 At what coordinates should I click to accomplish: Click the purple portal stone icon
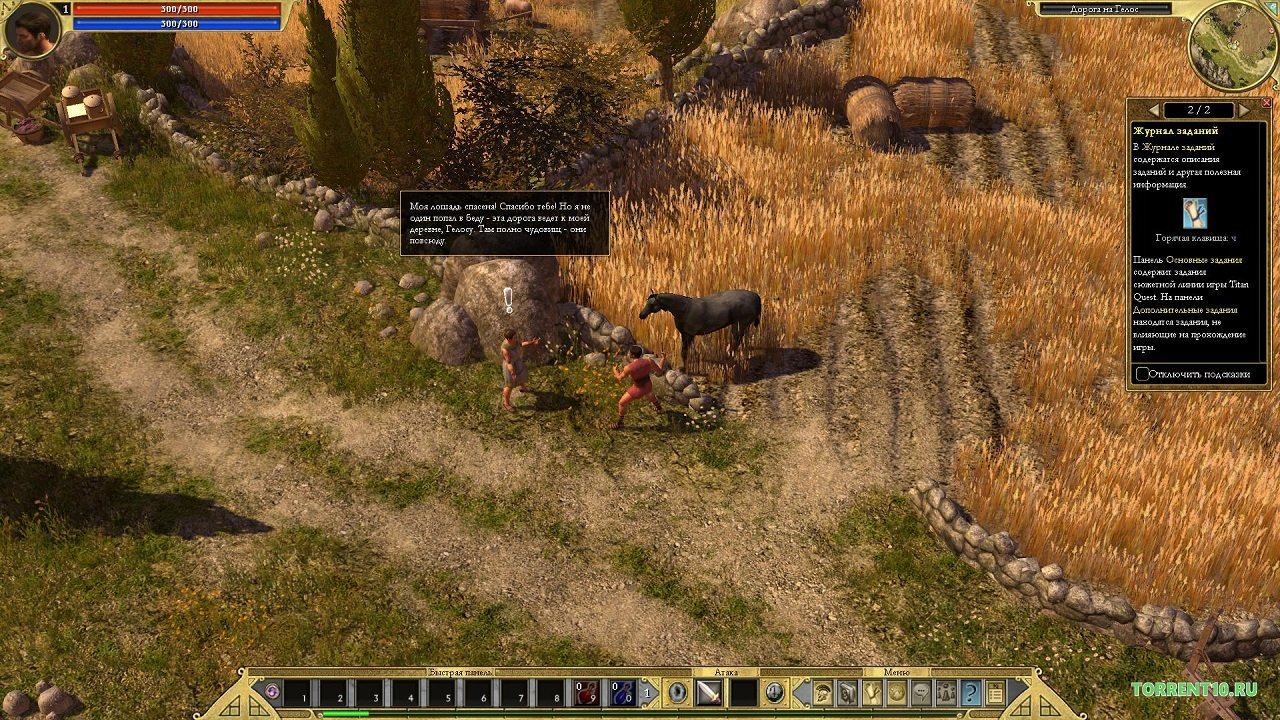tap(272, 691)
